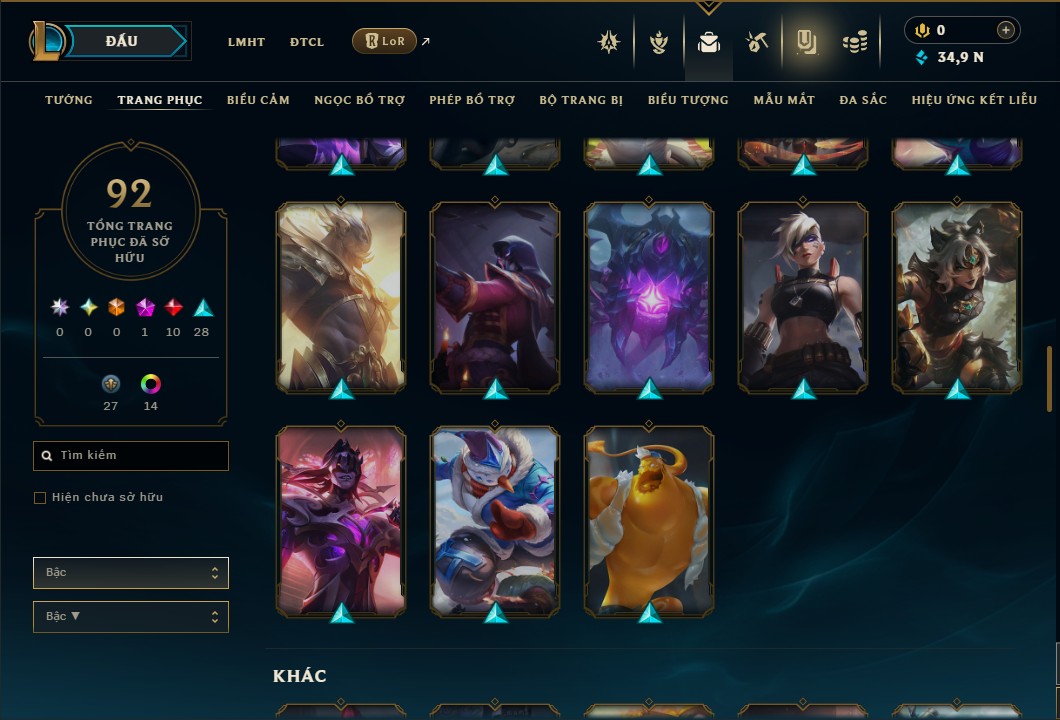
Task: Switch to the MẪU MẮT tab
Action: coord(784,100)
